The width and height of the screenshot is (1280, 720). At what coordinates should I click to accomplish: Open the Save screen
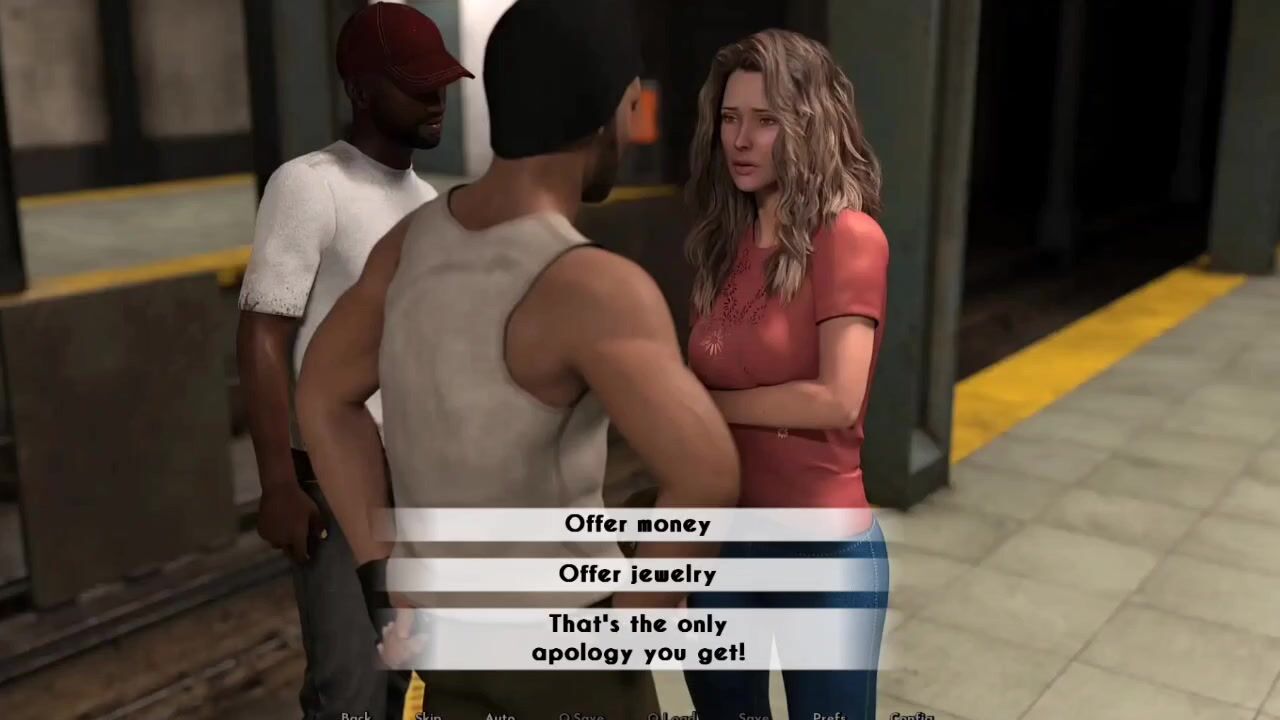pos(753,716)
